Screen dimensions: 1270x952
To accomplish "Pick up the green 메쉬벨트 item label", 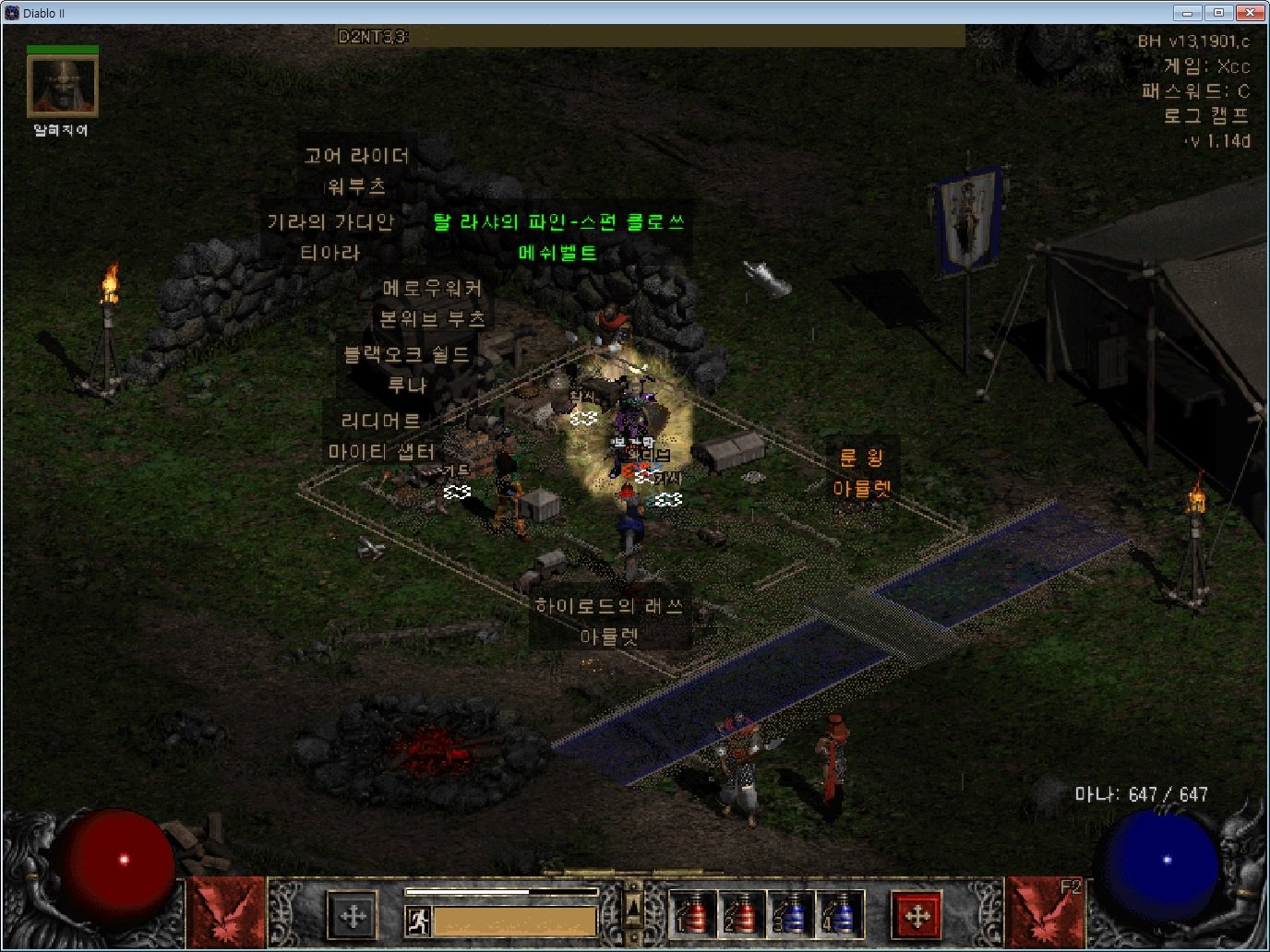I will tap(557, 253).
